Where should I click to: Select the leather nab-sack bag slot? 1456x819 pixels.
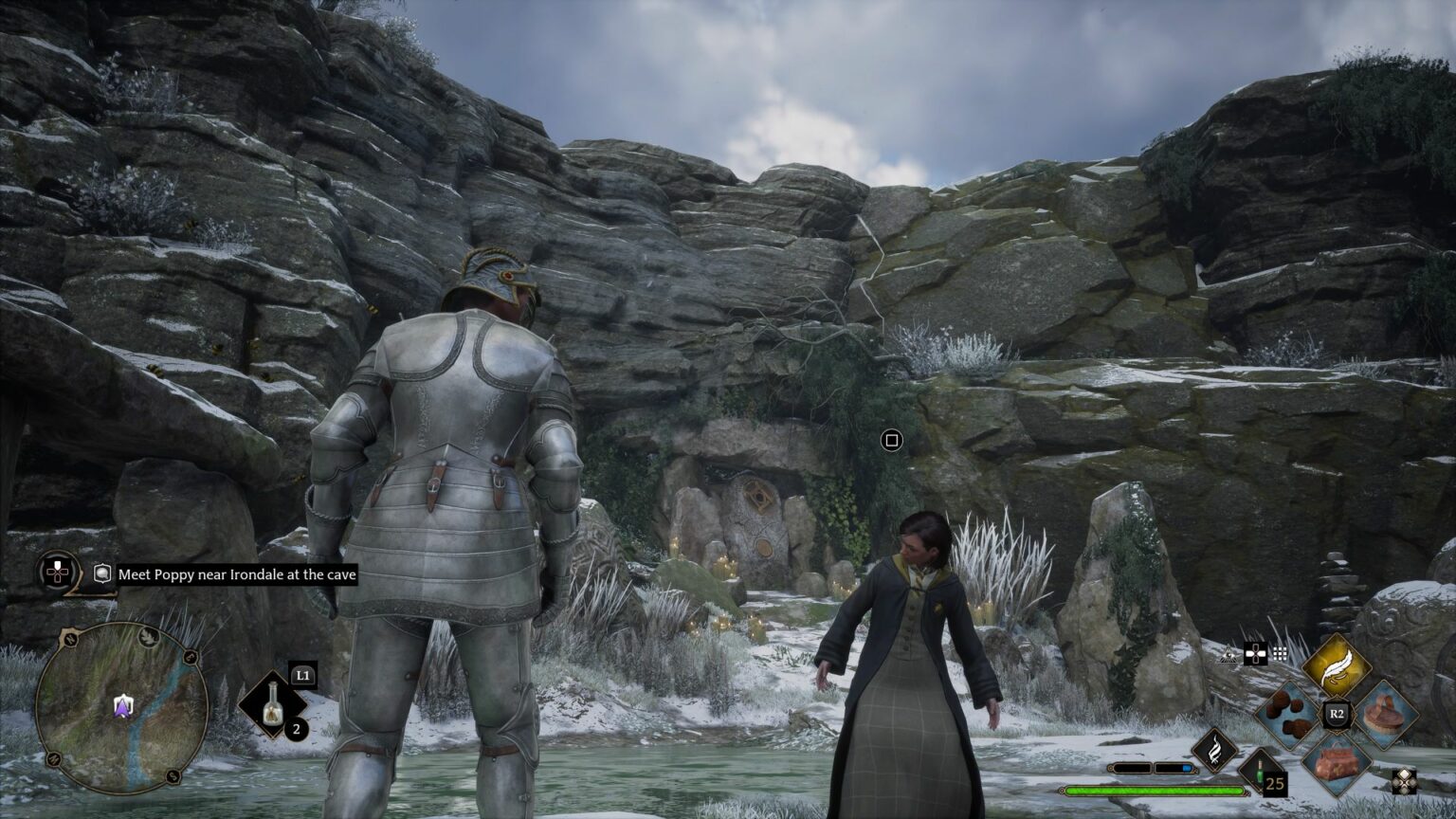(x=1337, y=763)
